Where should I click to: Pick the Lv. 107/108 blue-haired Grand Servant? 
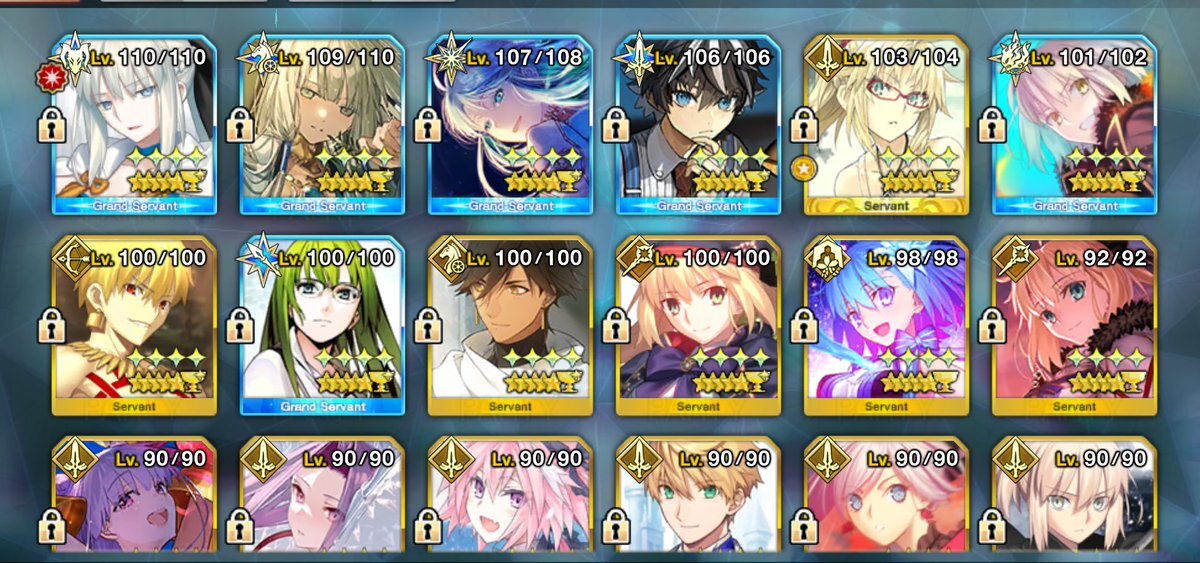coord(509,125)
